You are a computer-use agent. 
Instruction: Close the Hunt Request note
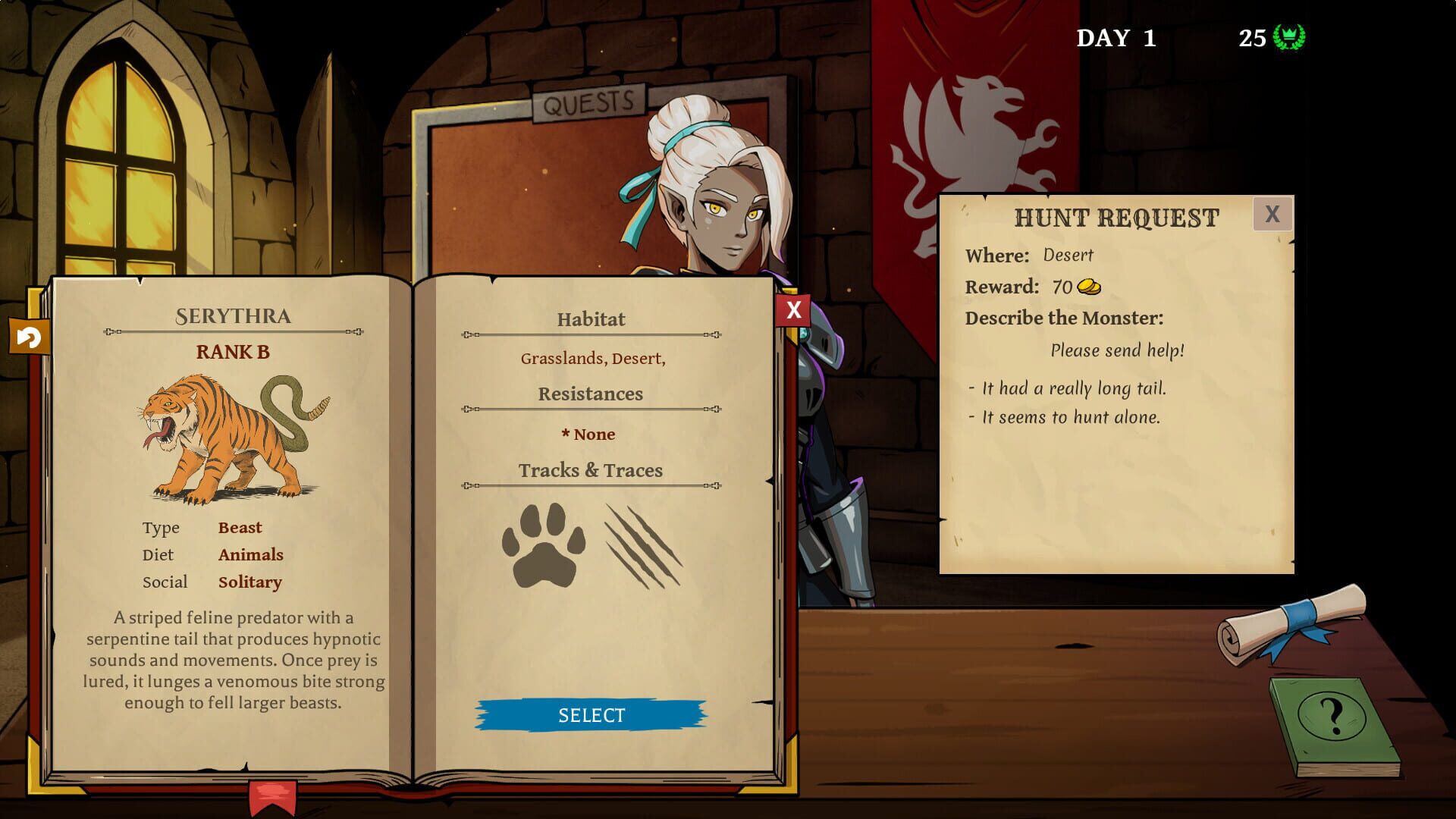pyautogui.click(x=1273, y=214)
